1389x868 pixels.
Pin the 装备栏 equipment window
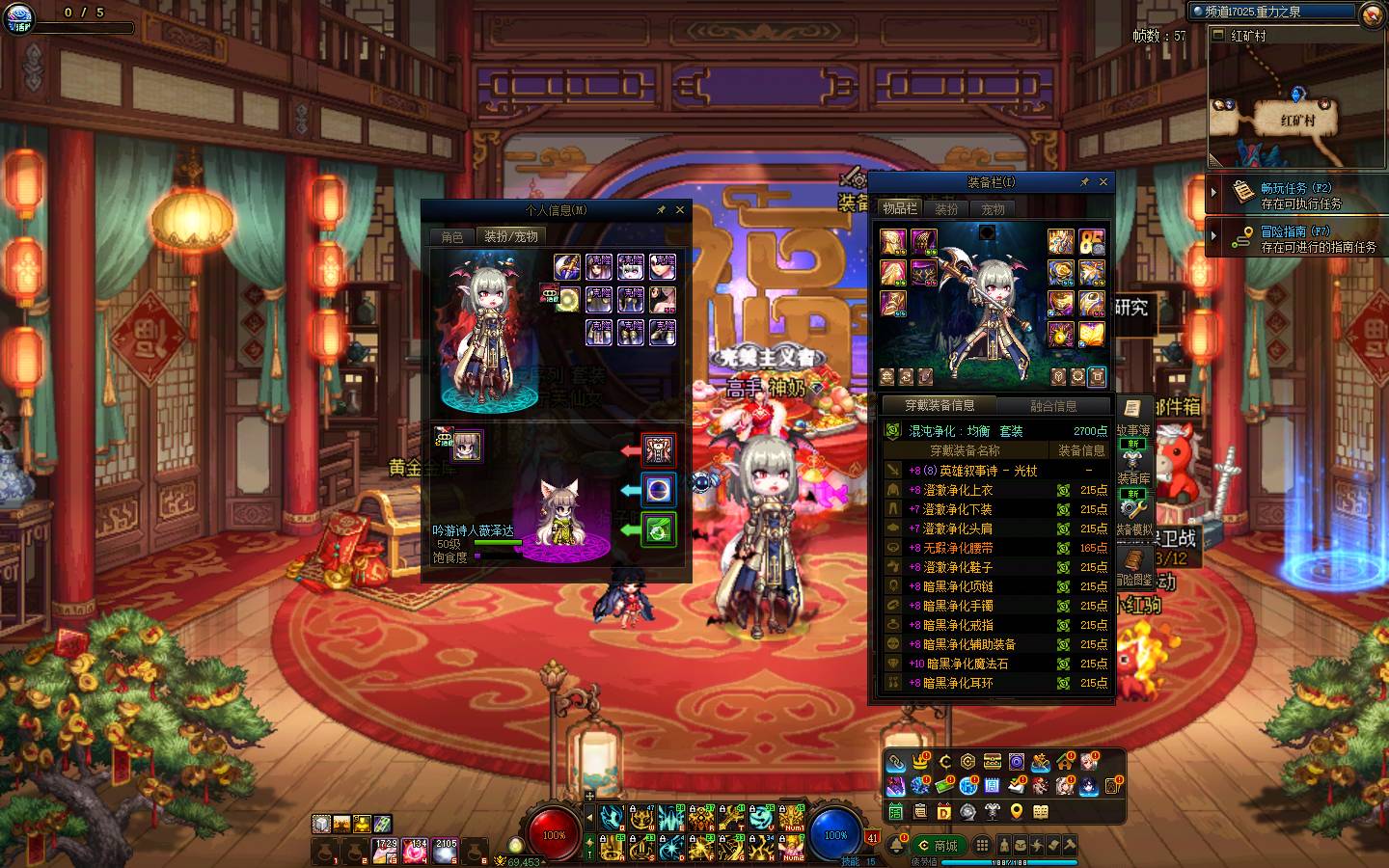pos(1084,181)
